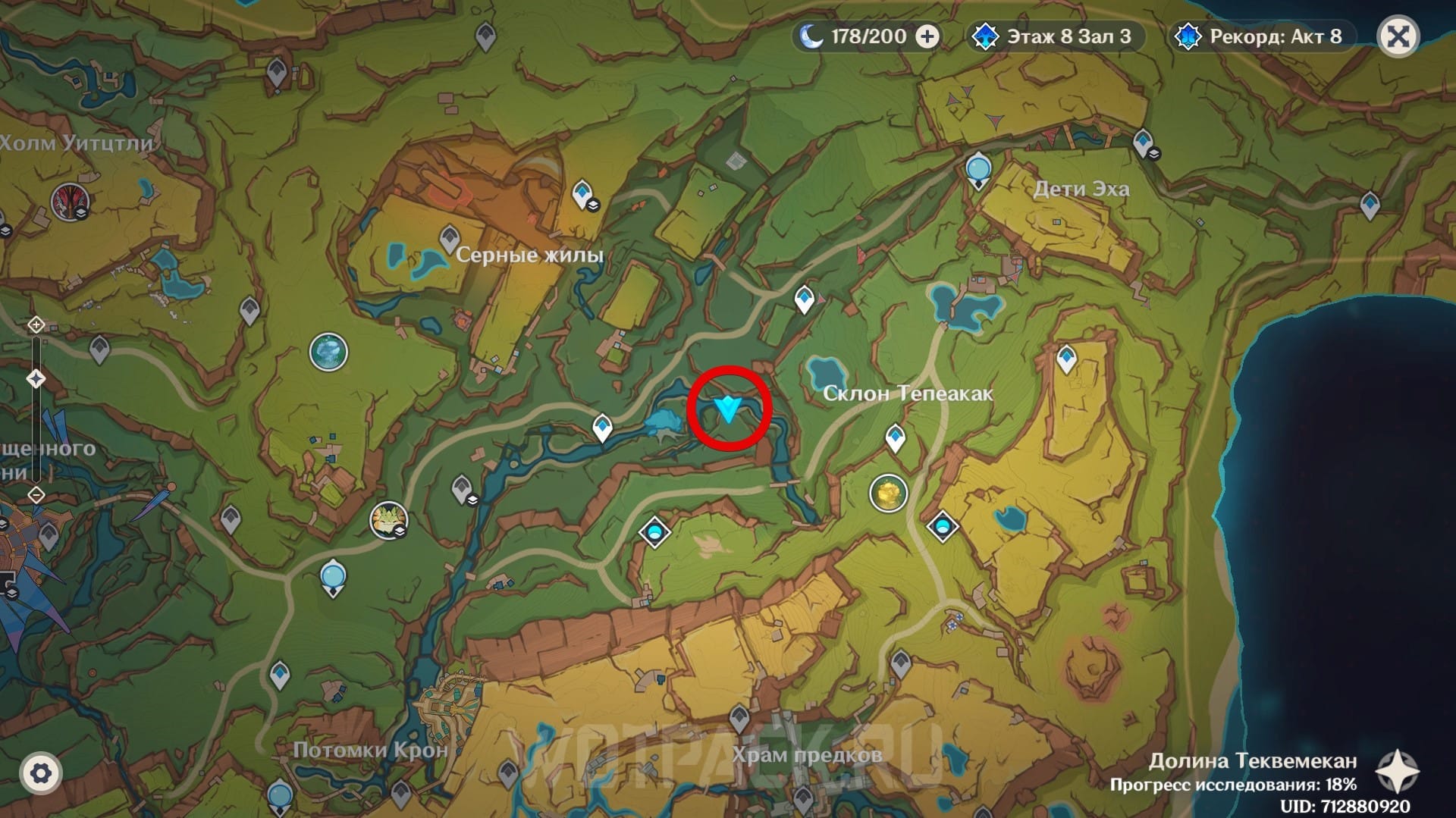Viewport: 1456px width, 818px height.
Task: Zoom out the map with the minus control
Action: pyautogui.click(x=36, y=495)
